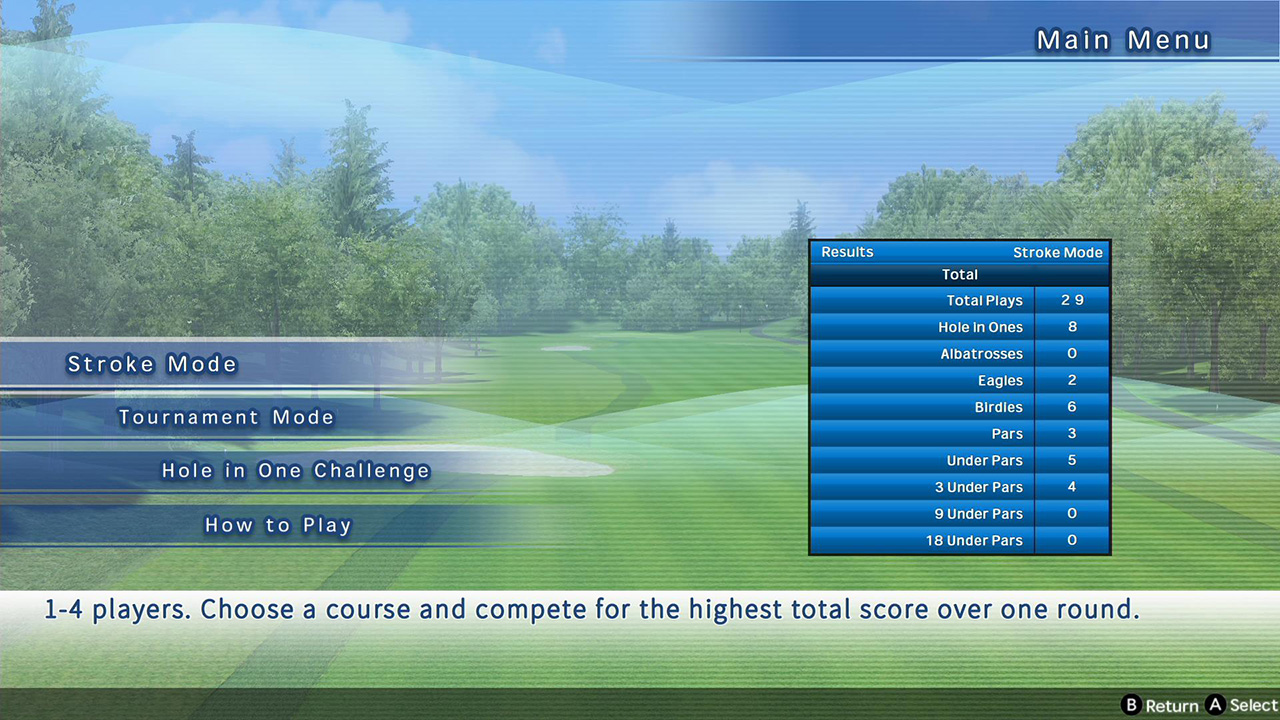Open the How to Play entry
Viewport: 1280px width, 720px height.
(x=278, y=525)
